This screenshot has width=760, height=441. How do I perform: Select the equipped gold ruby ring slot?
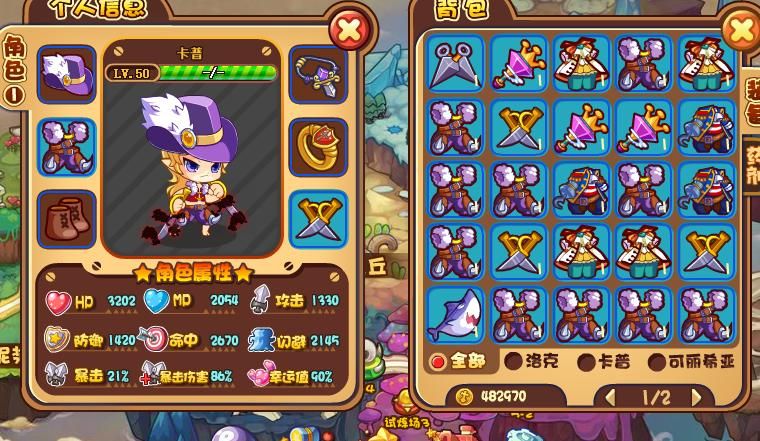(x=318, y=146)
